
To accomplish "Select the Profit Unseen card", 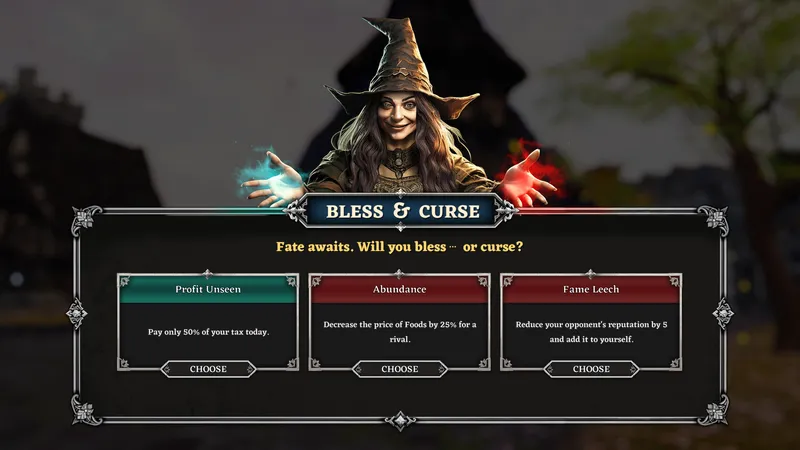I will [x=208, y=322].
